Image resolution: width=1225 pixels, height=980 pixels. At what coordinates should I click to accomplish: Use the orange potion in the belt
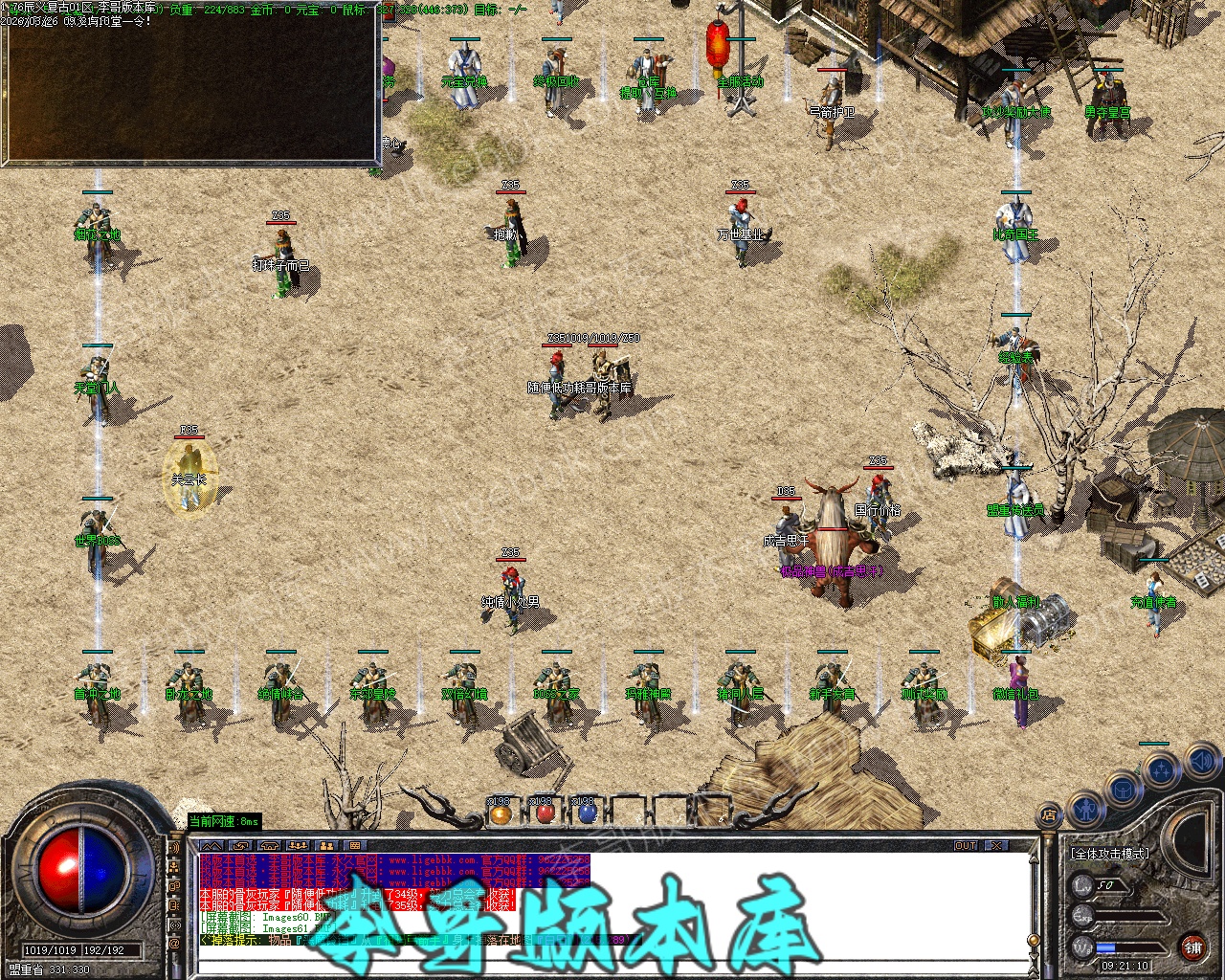(501, 814)
